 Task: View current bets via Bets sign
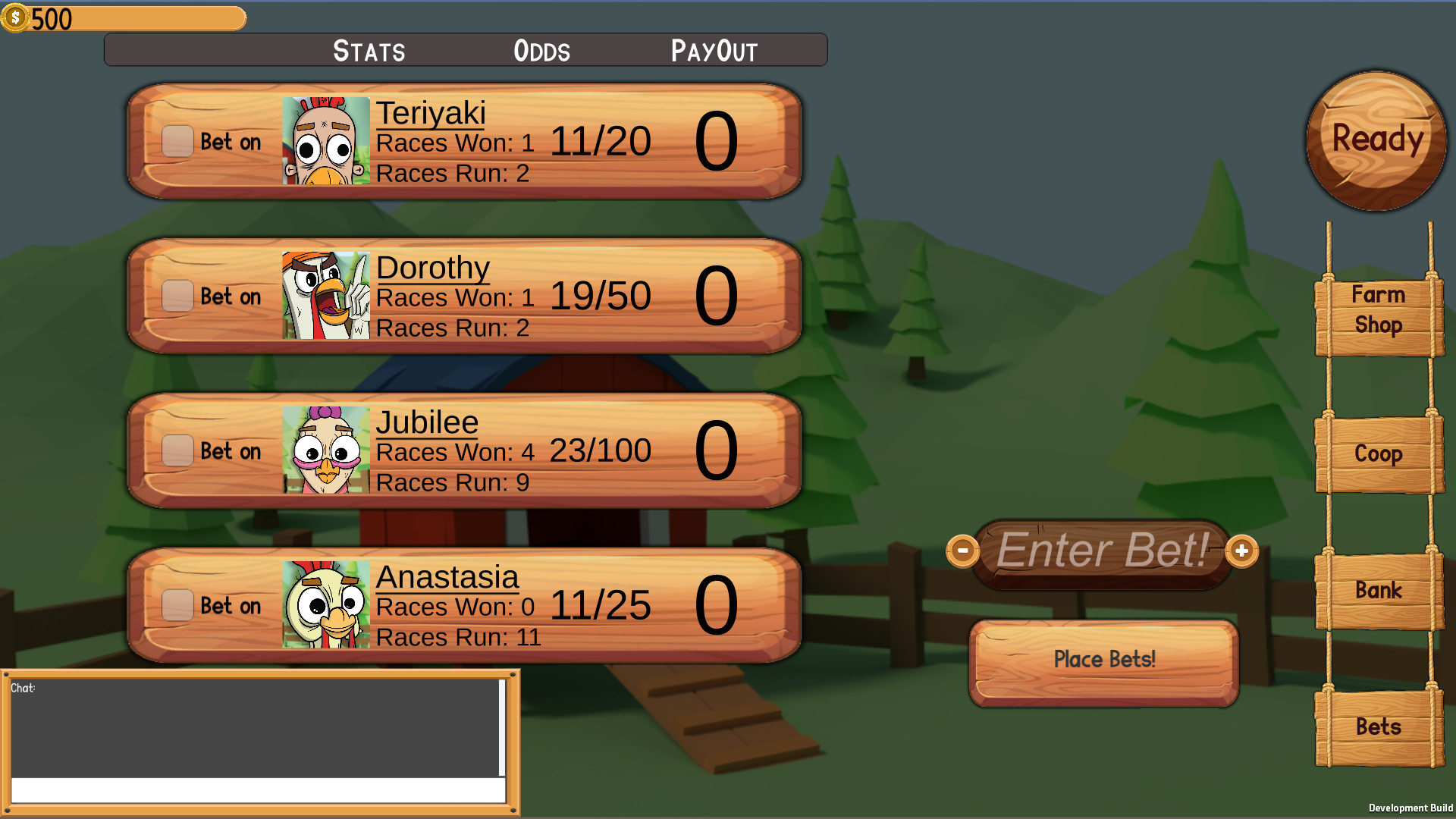click(1377, 726)
